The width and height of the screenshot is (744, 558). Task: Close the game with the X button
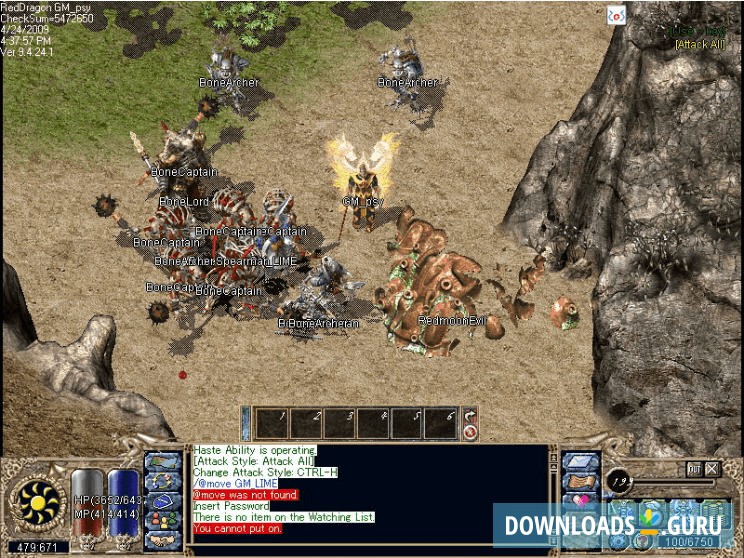point(712,468)
